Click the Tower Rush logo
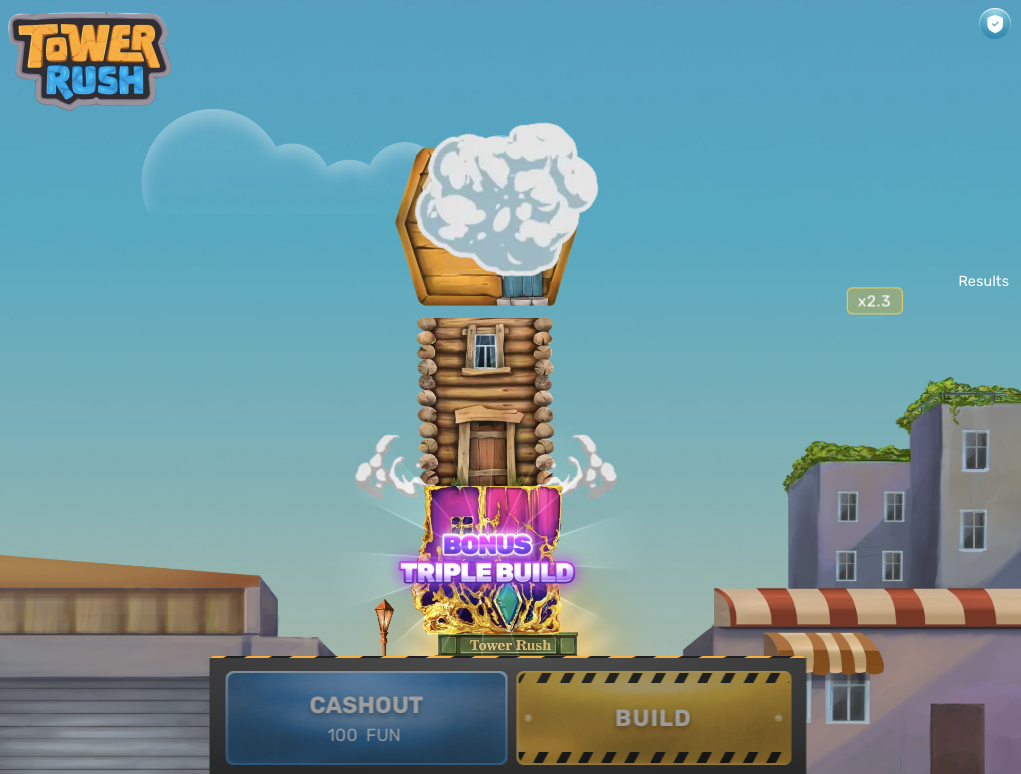Image resolution: width=1021 pixels, height=774 pixels. [89, 59]
